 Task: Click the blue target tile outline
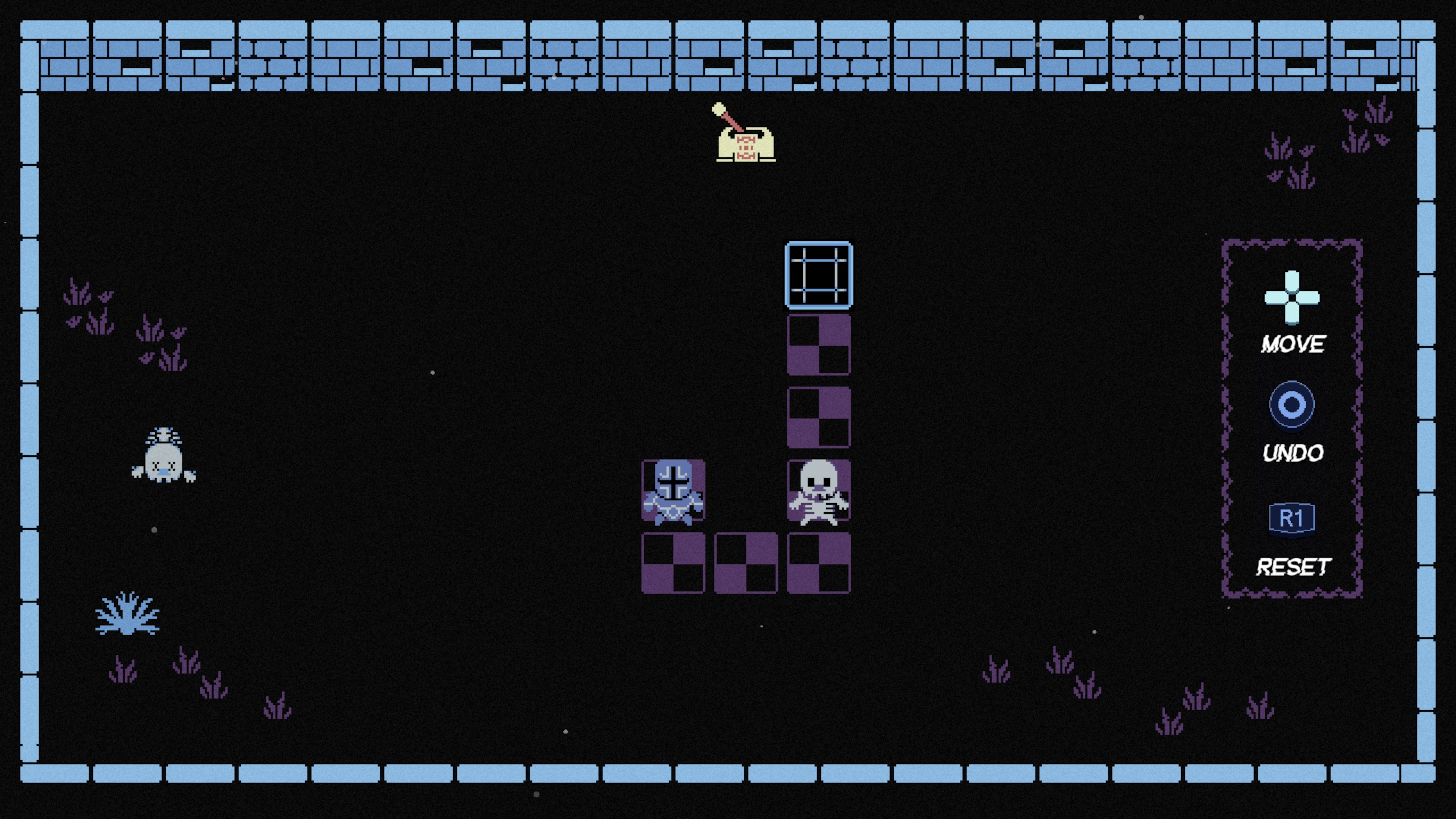819,275
